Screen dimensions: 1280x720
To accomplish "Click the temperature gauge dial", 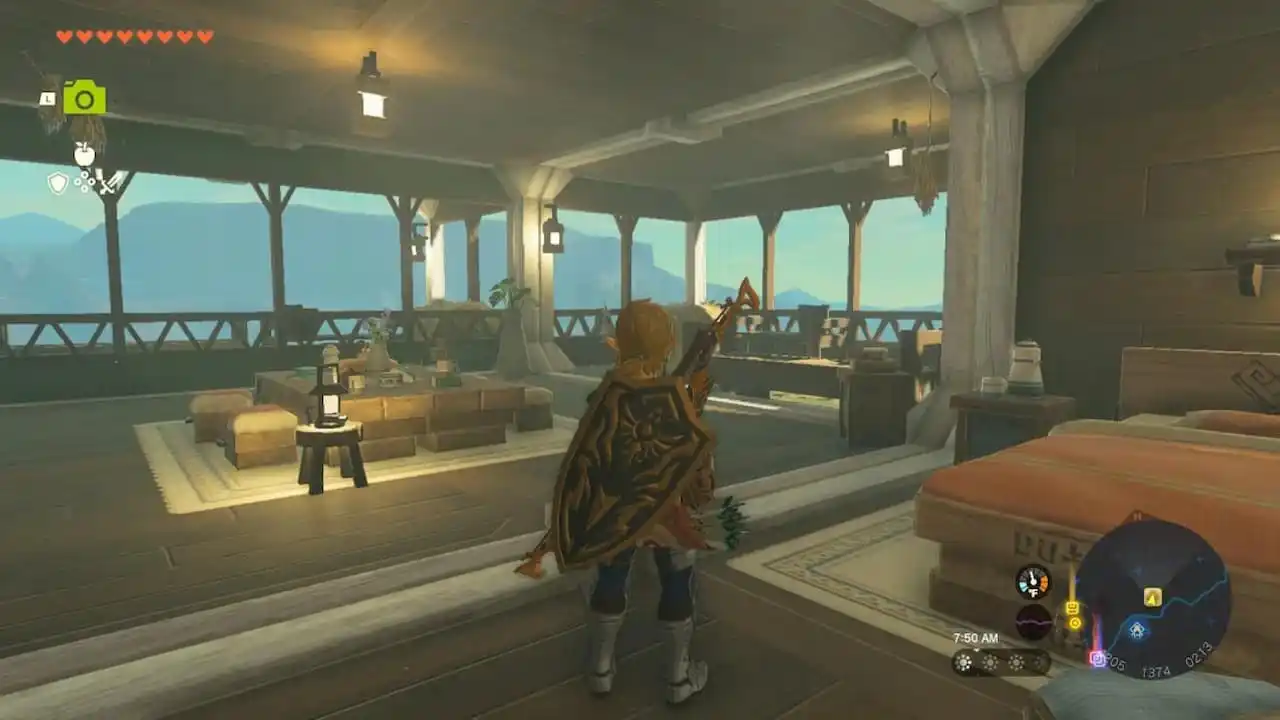I will coord(1032,580).
